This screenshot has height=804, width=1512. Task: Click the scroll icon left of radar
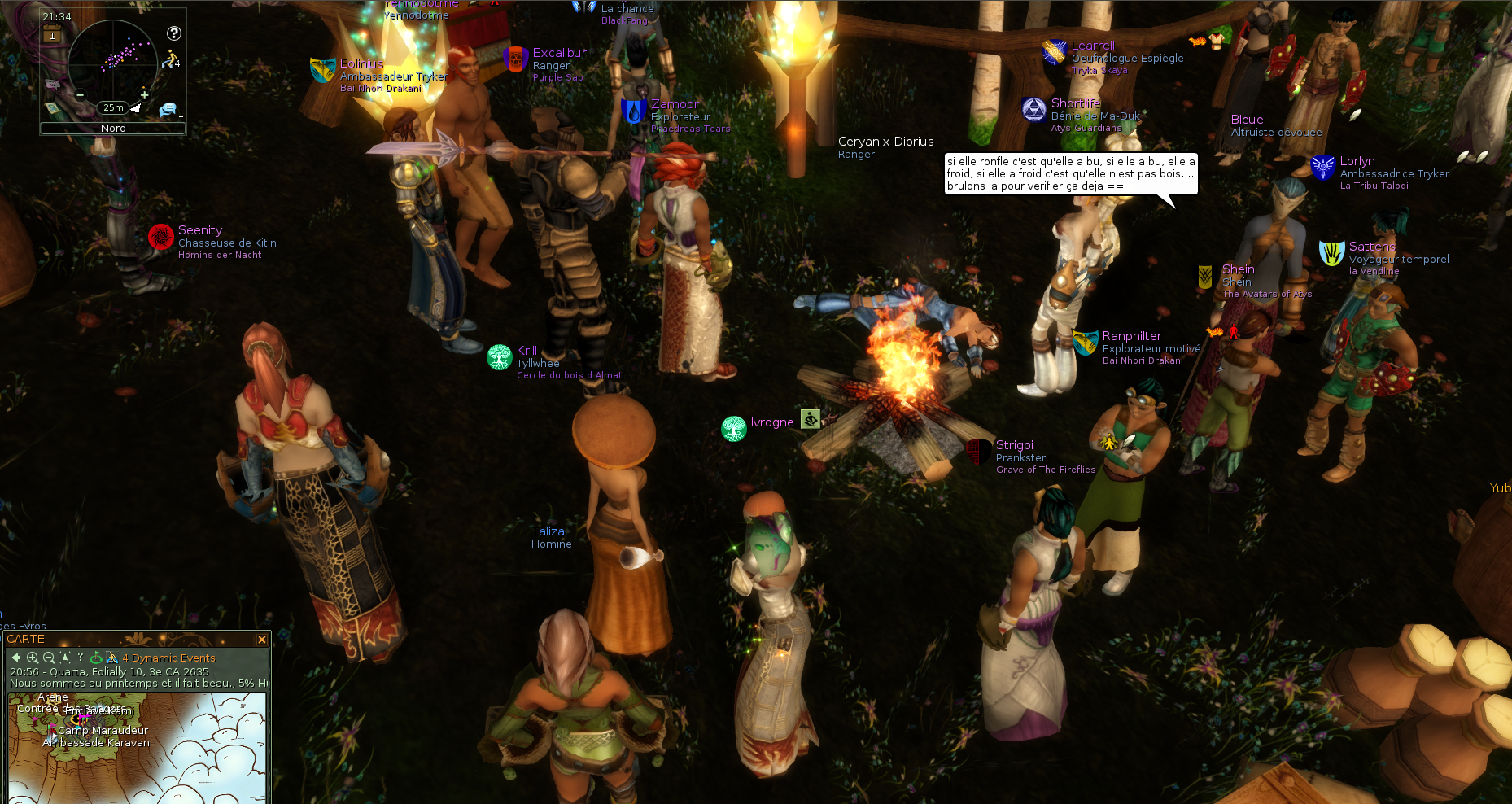[x=52, y=107]
